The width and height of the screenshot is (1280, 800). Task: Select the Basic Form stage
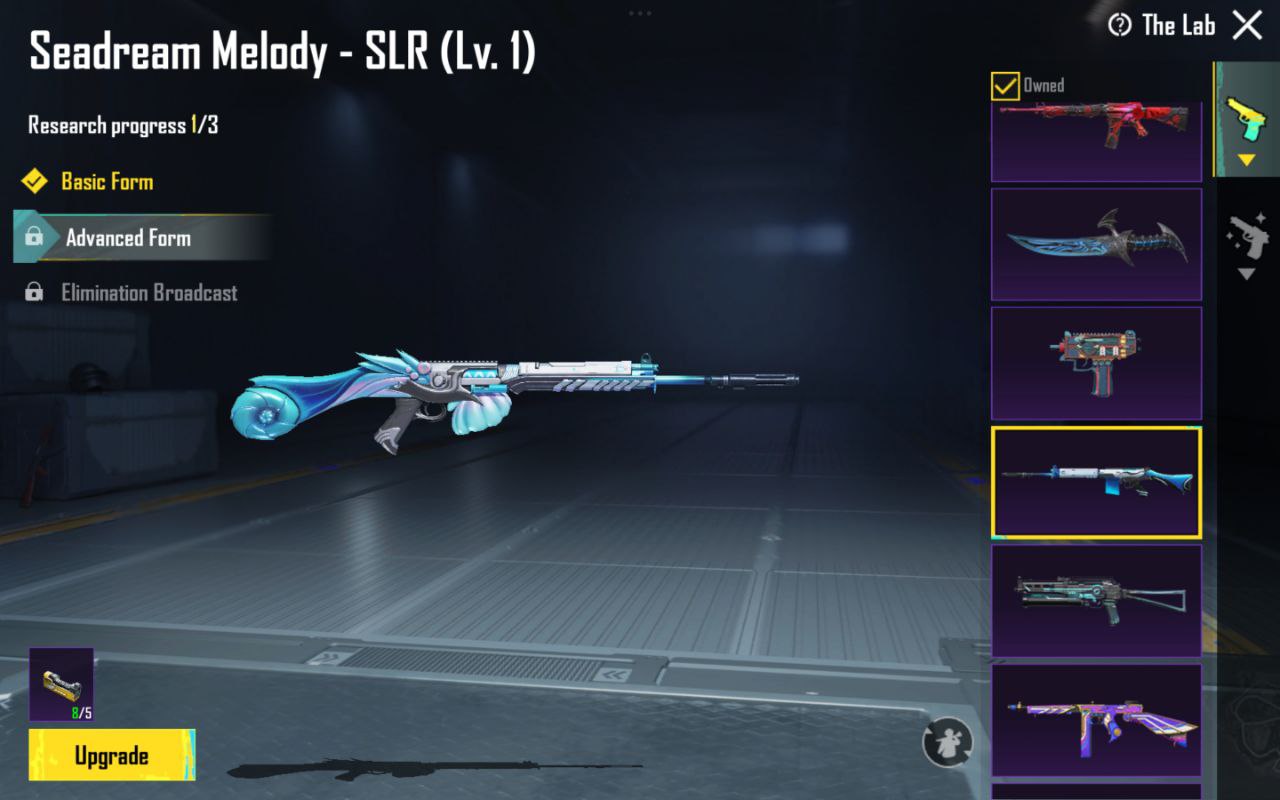coord(107,182)
